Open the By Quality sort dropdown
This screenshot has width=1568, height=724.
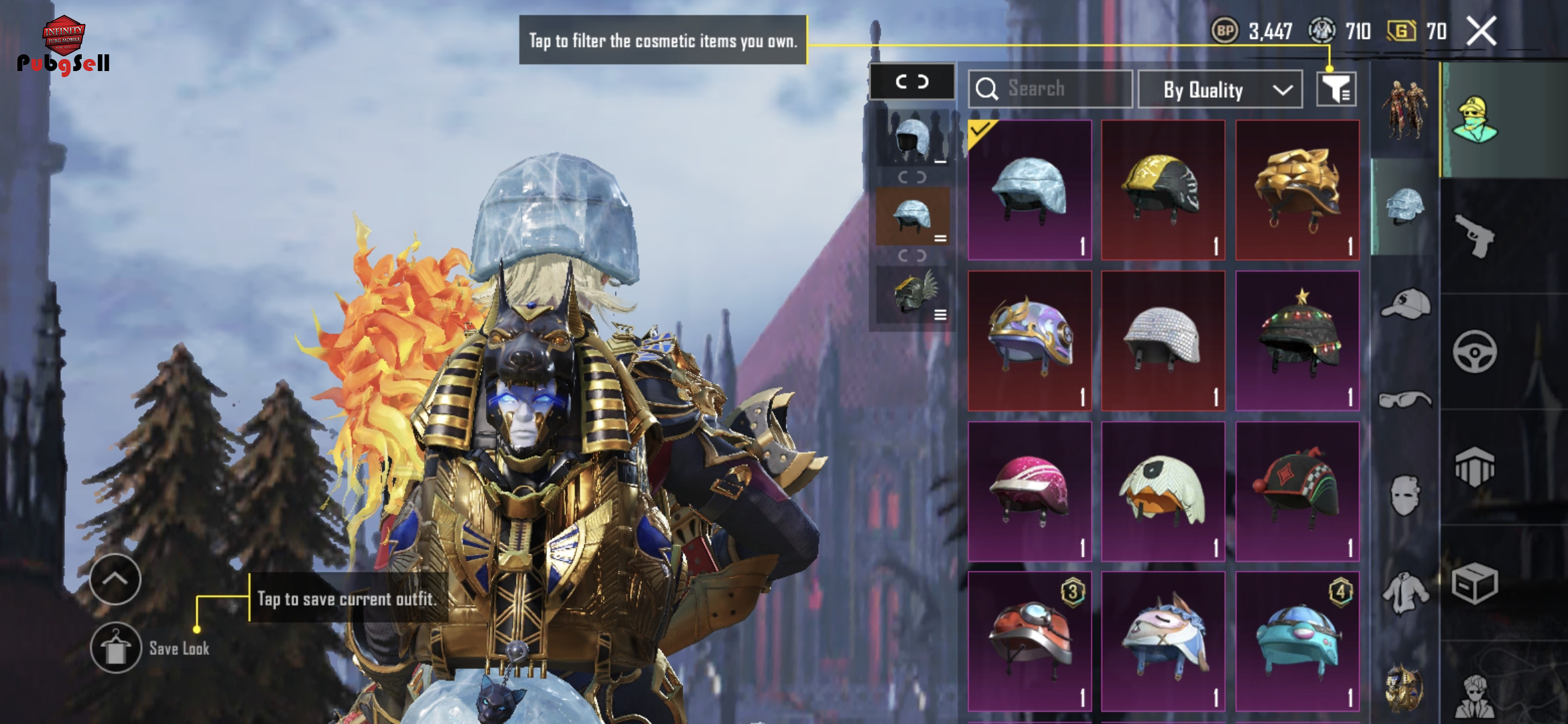(x=1220, y=90)
